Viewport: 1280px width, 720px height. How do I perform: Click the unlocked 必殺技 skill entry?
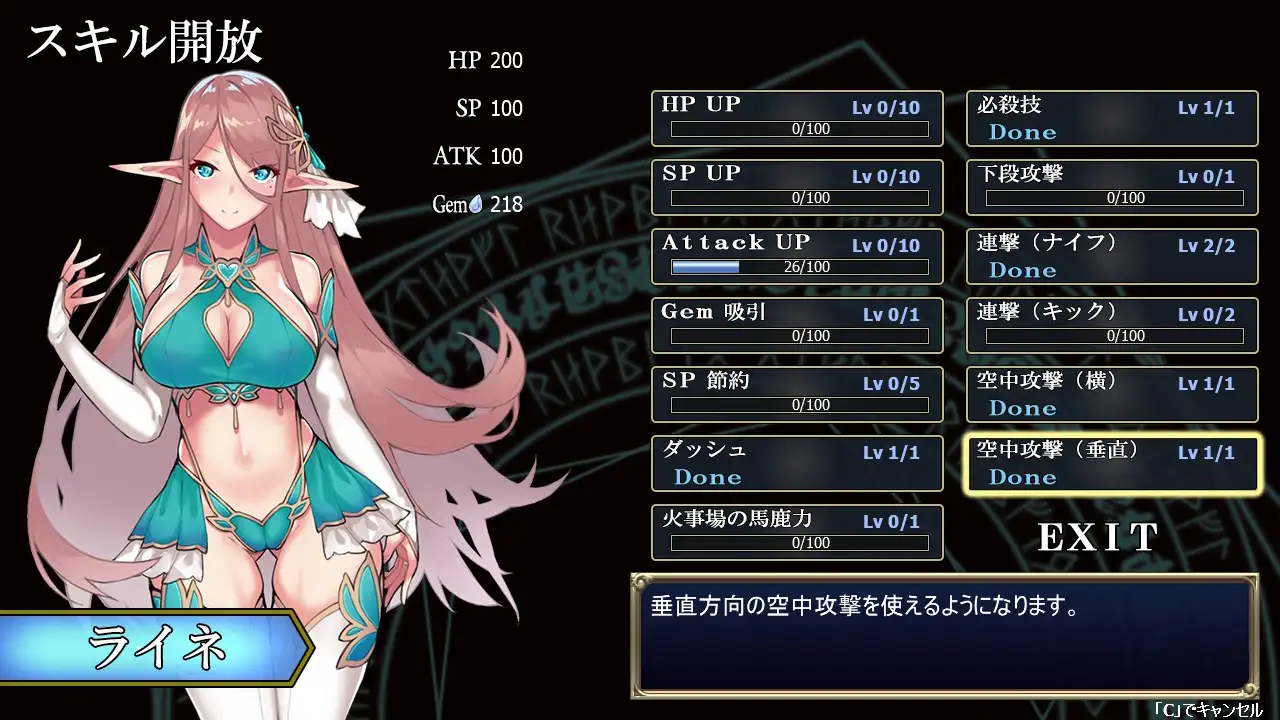(1111, 117)
